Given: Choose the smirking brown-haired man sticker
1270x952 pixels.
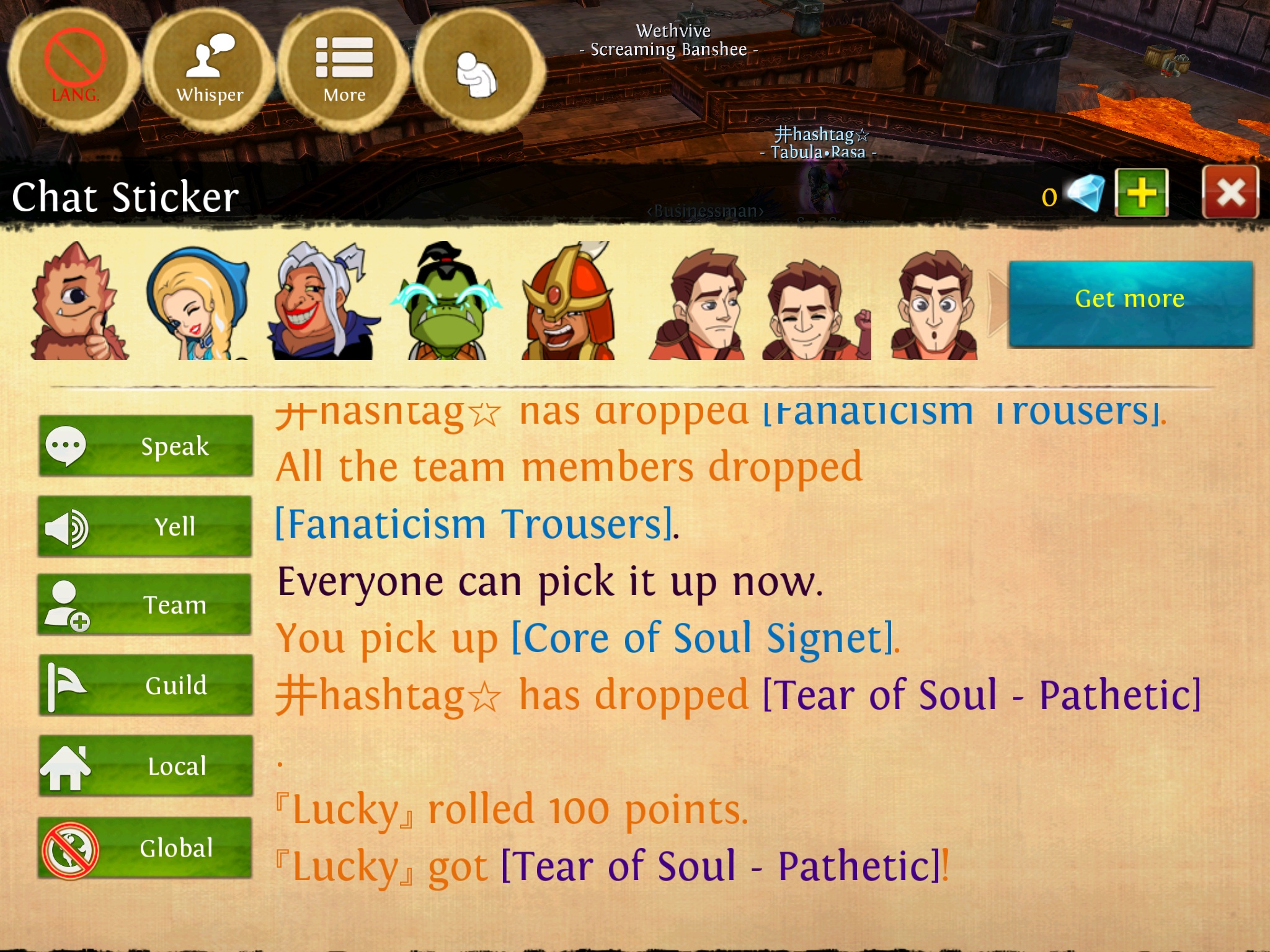Looking at the screenshot, I should 699,305.
